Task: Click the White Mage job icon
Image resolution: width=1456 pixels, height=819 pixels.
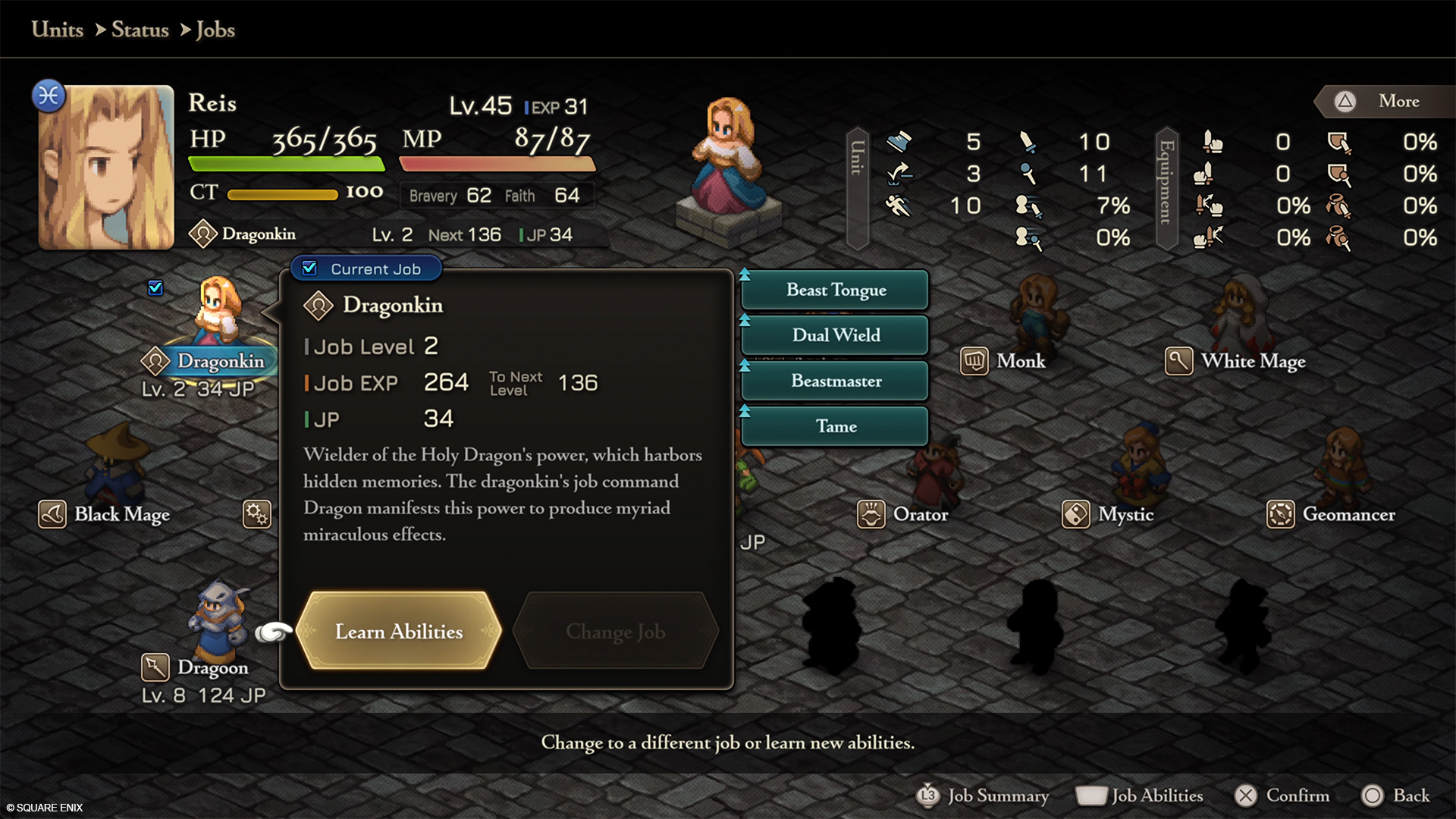Action: [x=1178, y=361]
